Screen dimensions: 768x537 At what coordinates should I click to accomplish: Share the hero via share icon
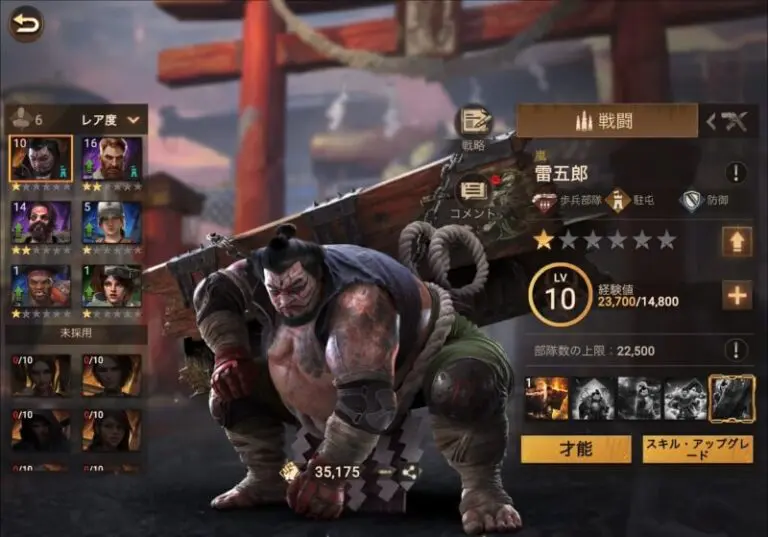pyautogui.click(x=407, y=471)
